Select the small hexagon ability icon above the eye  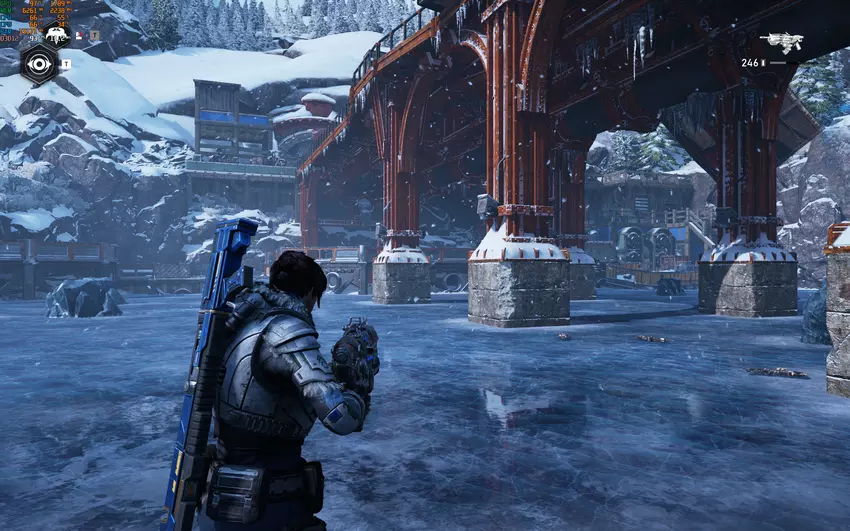pyautogui.click(x=56, y=36)
